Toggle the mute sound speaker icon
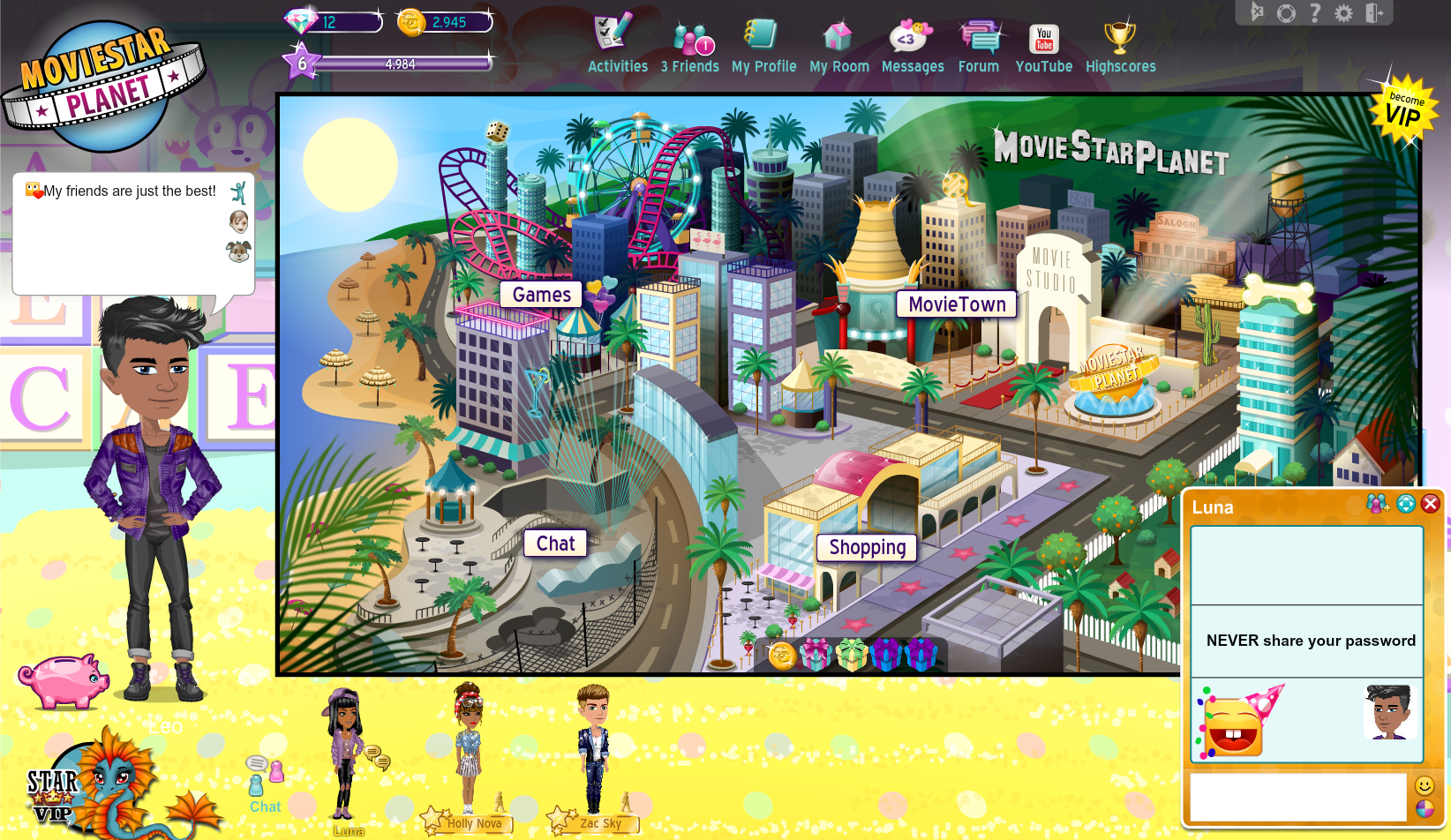1451x840 pixels. click(1258, 13)
